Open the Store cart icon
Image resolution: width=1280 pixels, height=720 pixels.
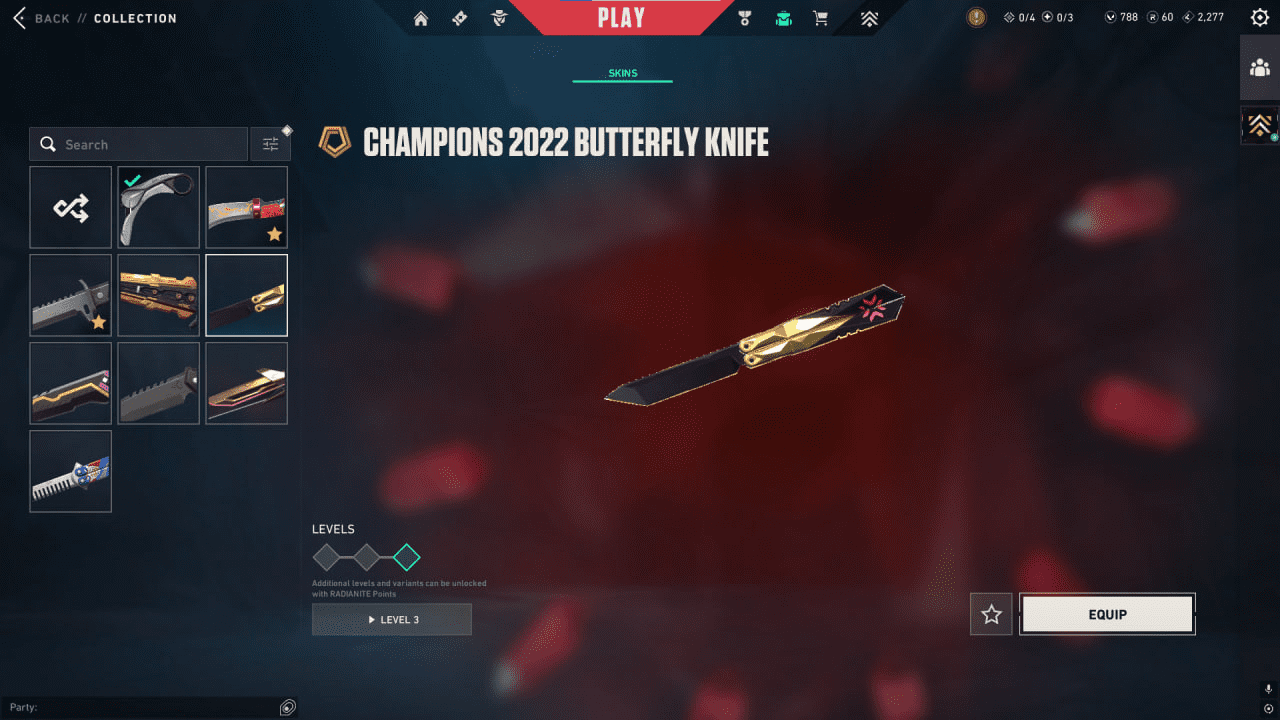tap(820, 17)
